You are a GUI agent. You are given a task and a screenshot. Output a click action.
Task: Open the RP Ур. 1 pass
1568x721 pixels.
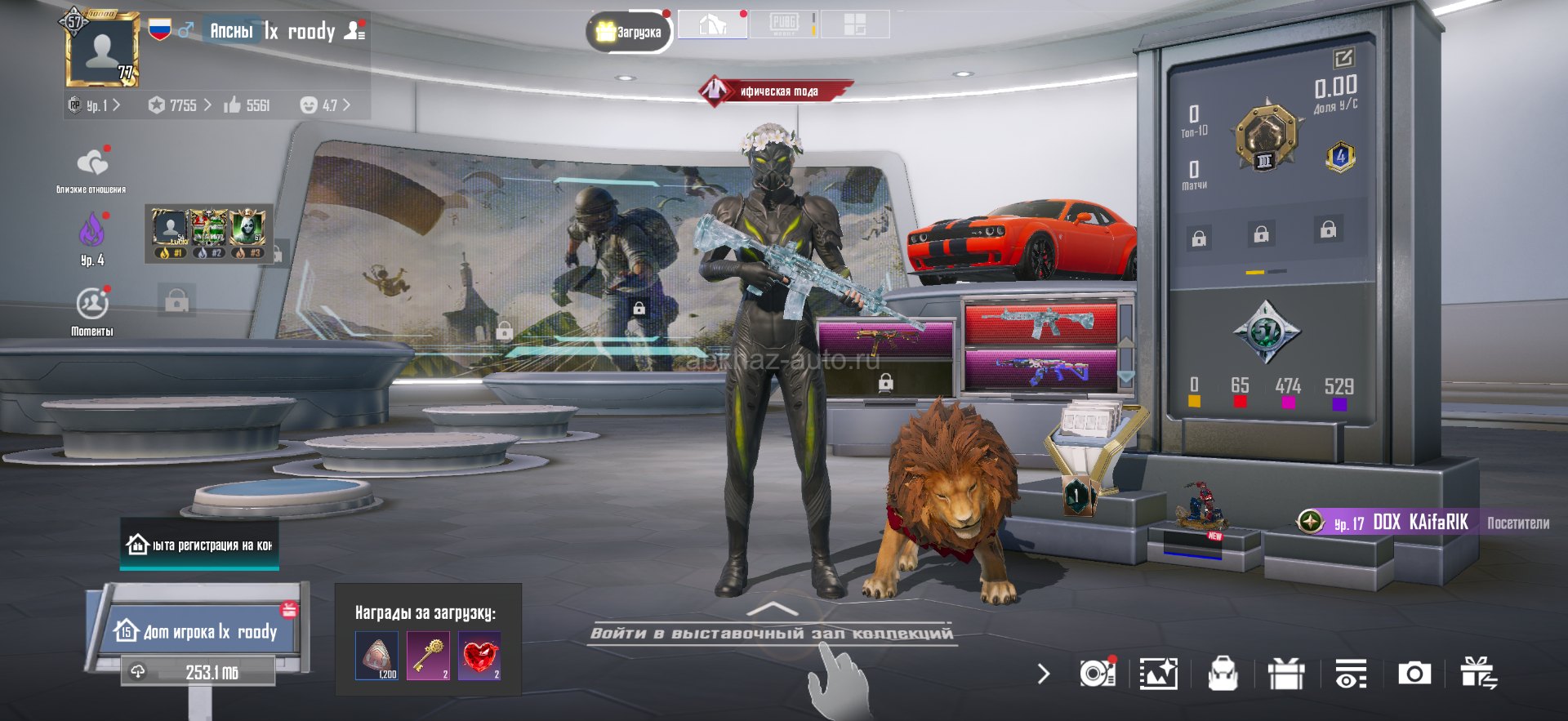(x=96, y=105)
